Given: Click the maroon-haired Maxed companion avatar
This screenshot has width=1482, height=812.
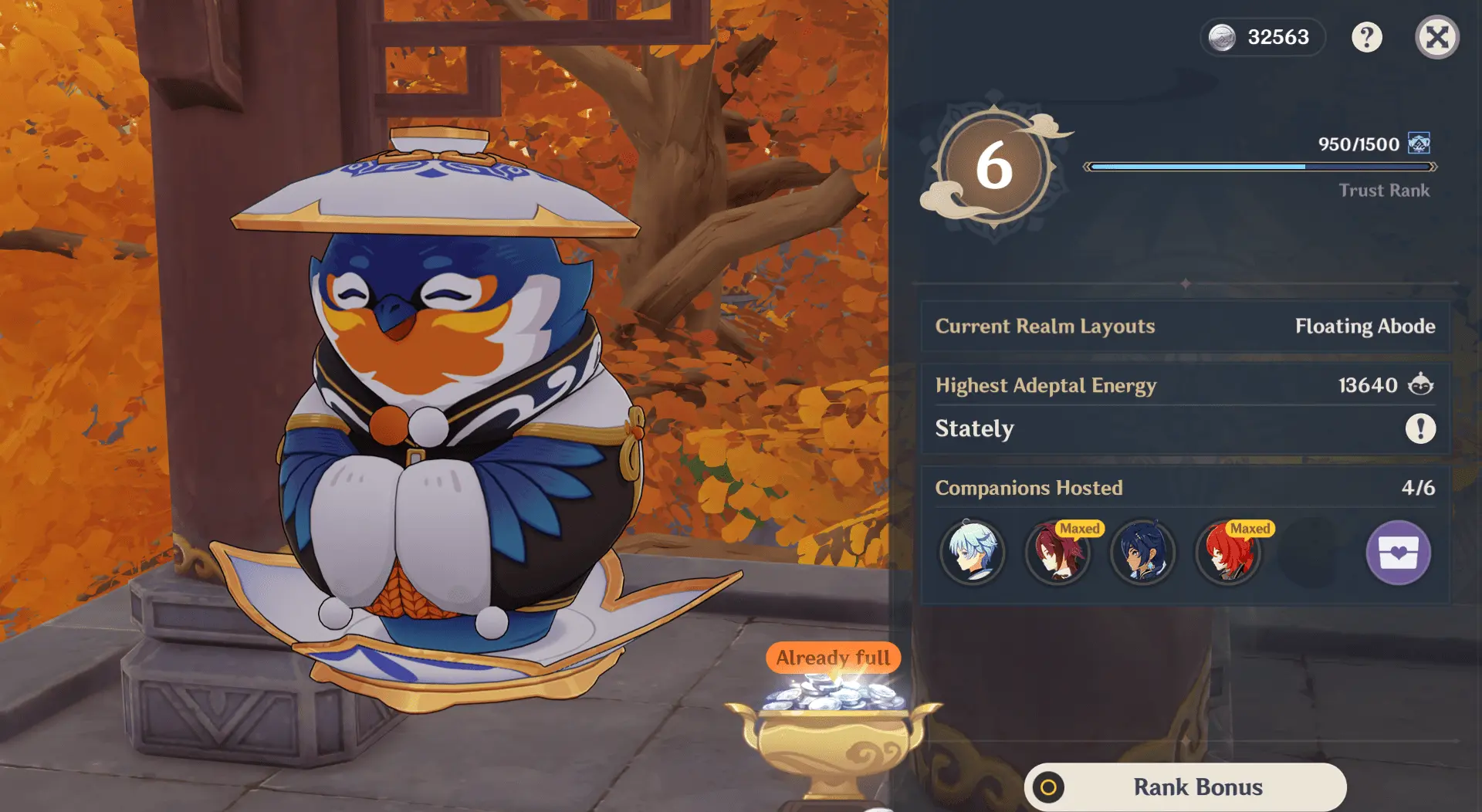Looking at the screenshot, I should [1058, 553].
